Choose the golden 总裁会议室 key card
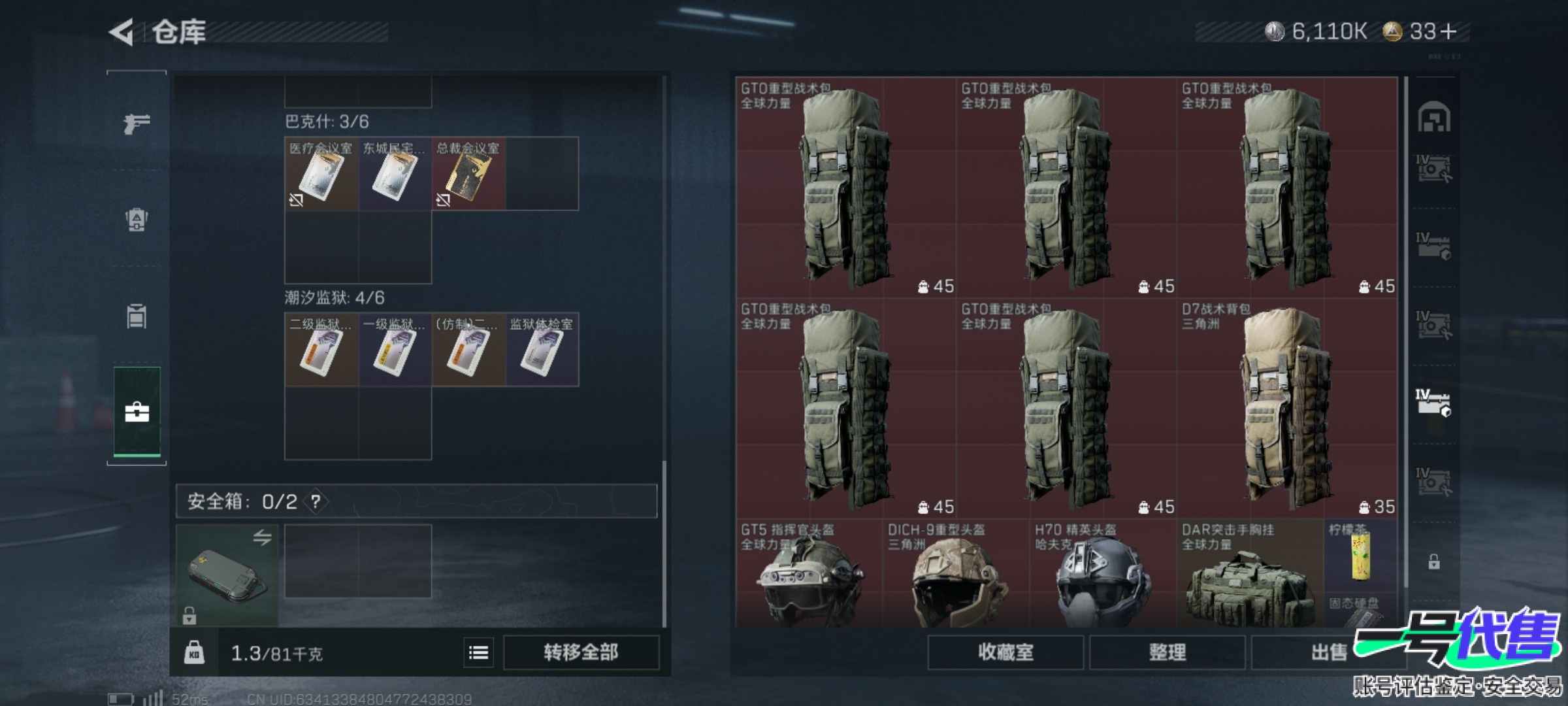 coord(468,174)
